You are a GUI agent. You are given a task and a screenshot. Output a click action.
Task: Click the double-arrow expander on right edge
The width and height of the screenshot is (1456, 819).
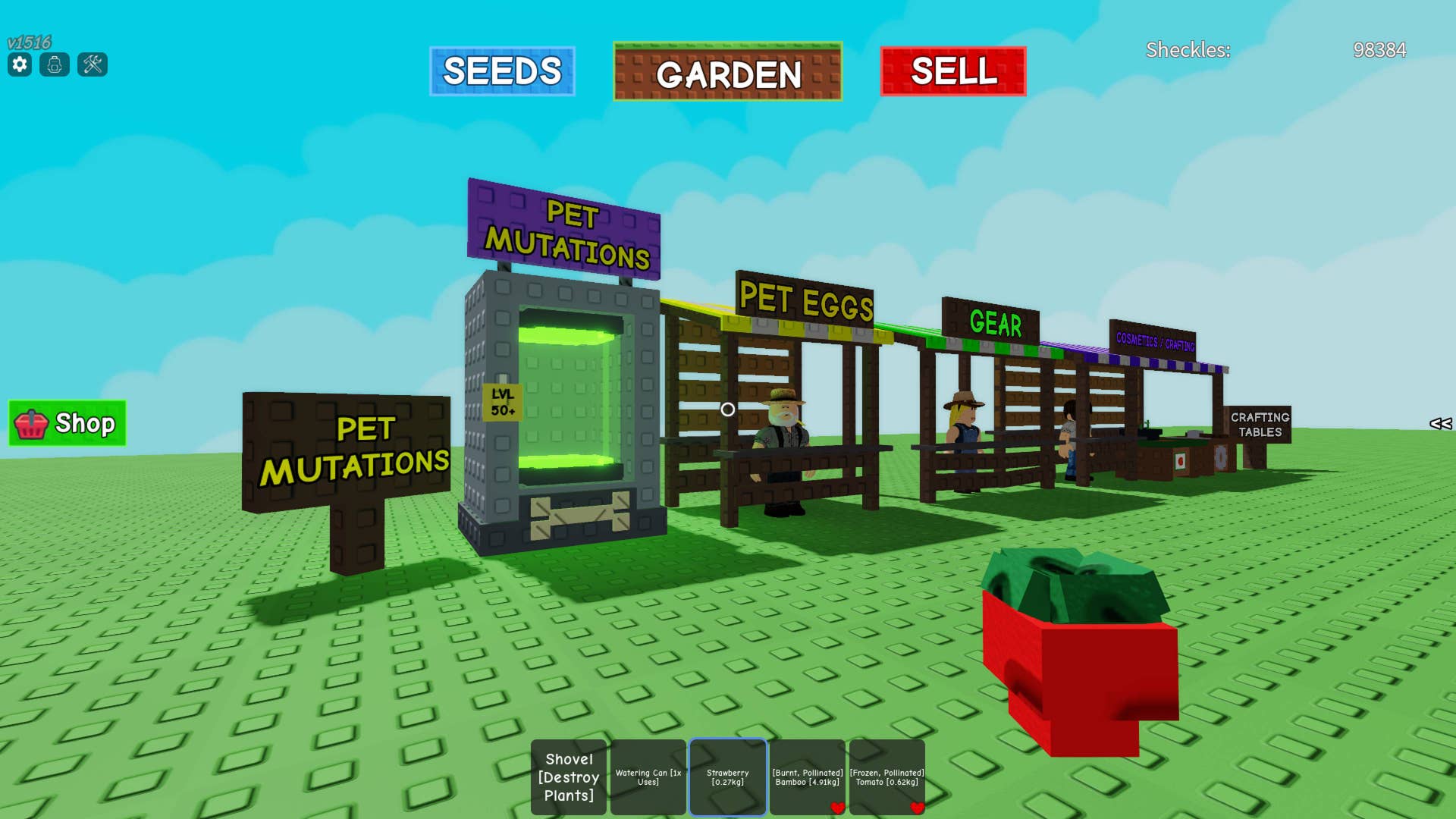pyautogui.click(x=1440, y=424)
